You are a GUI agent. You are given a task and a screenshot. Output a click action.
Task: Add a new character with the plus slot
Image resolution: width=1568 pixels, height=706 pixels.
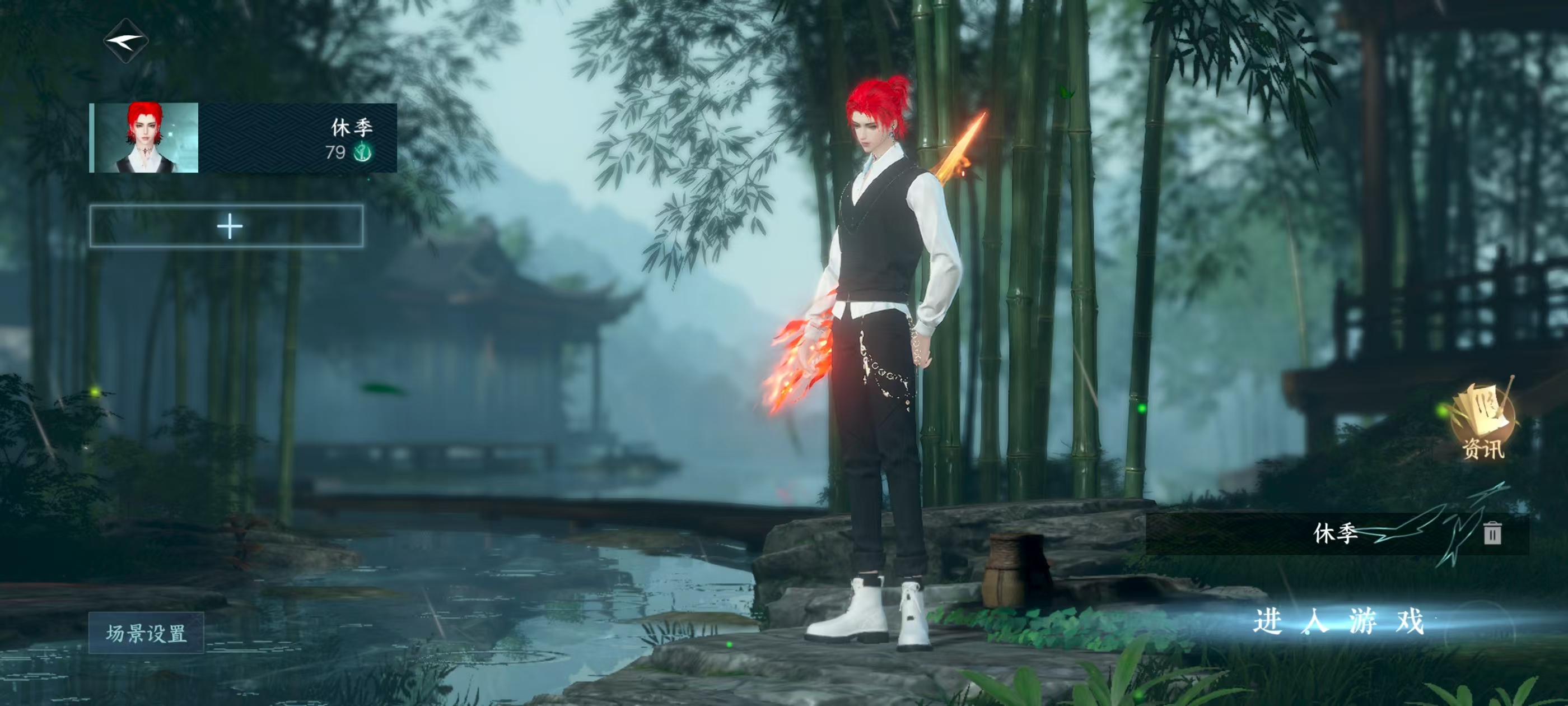pyautogui.click(x=227, y=226)
